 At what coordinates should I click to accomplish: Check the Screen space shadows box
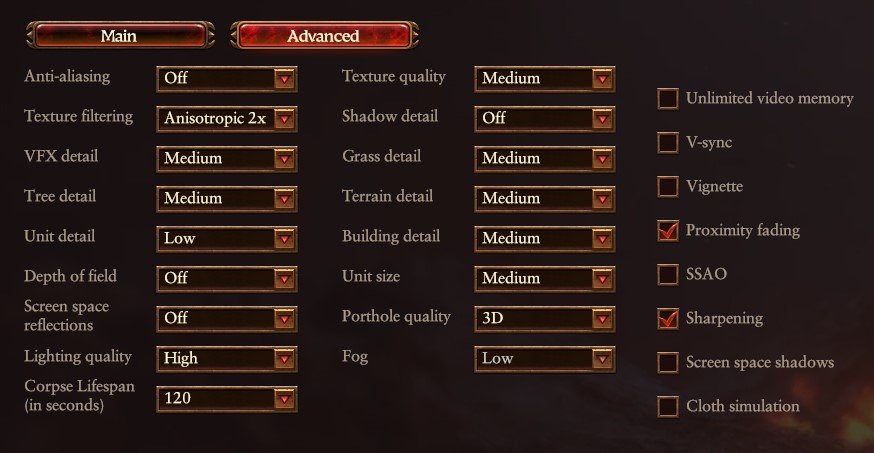pos(667,362)
